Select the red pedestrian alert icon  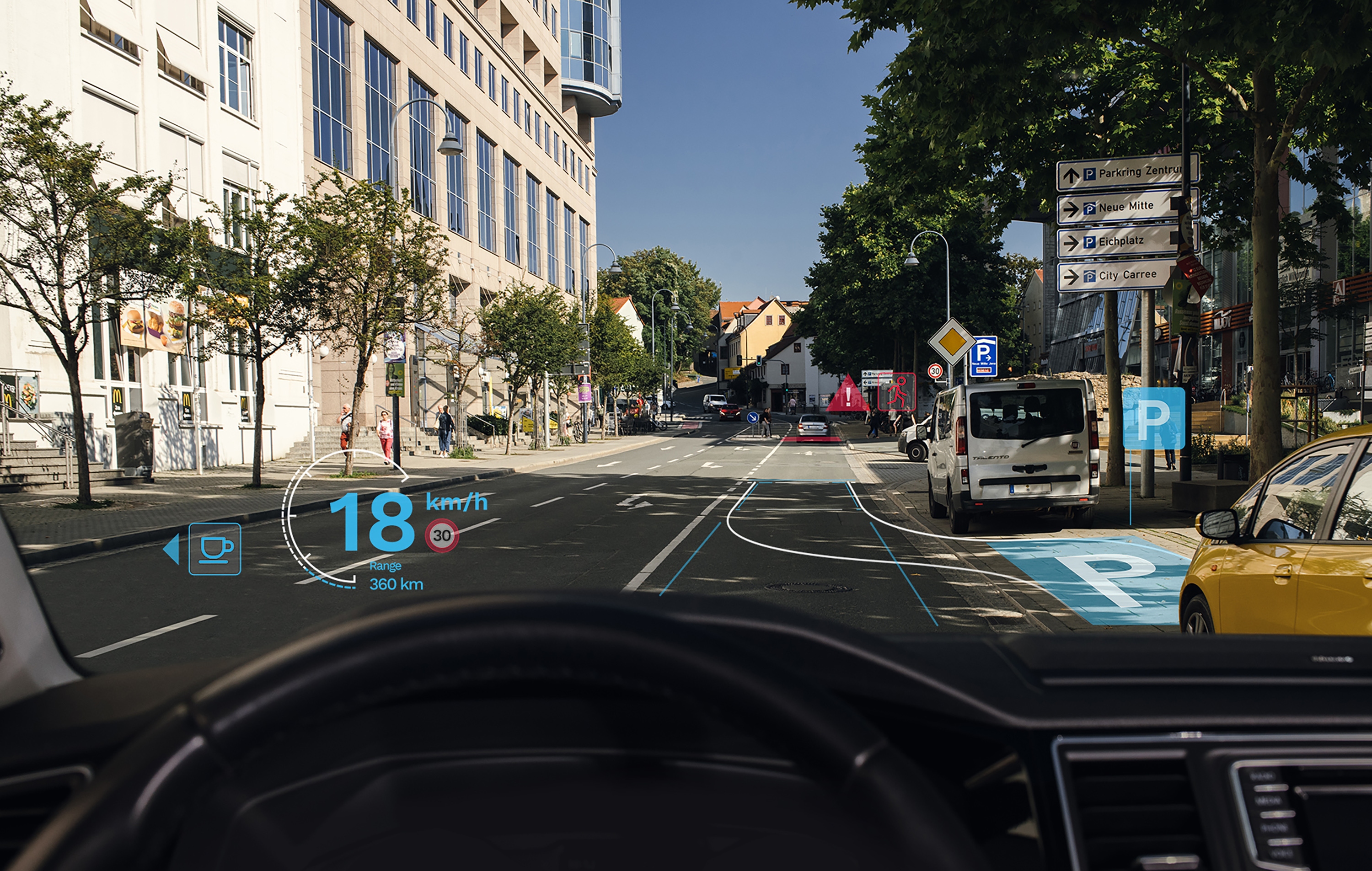coord(896,391)
